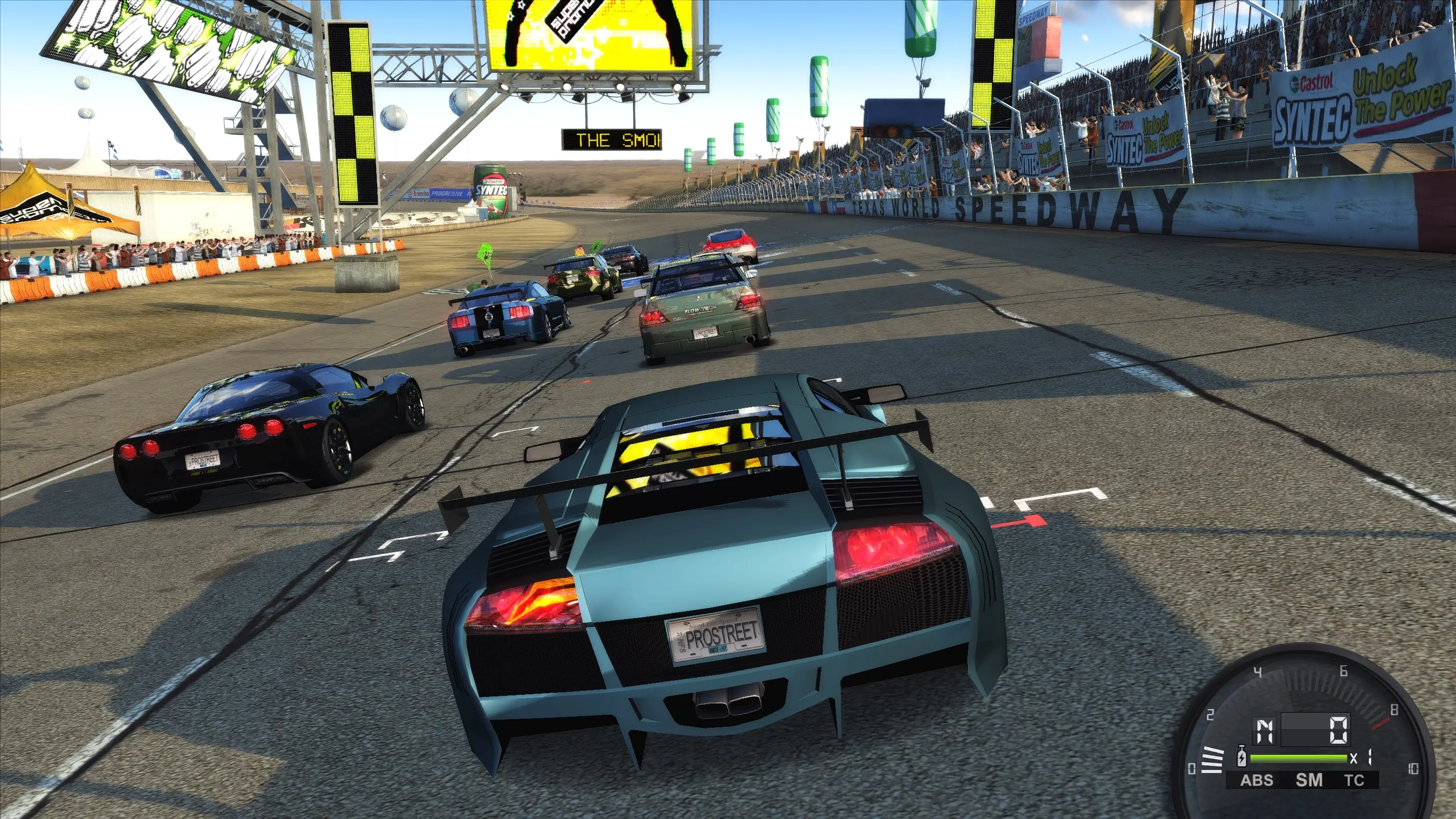The image size is (1456, 819).
Task: Click the ABS assist indicator
Action: [x=1256, y=781]
